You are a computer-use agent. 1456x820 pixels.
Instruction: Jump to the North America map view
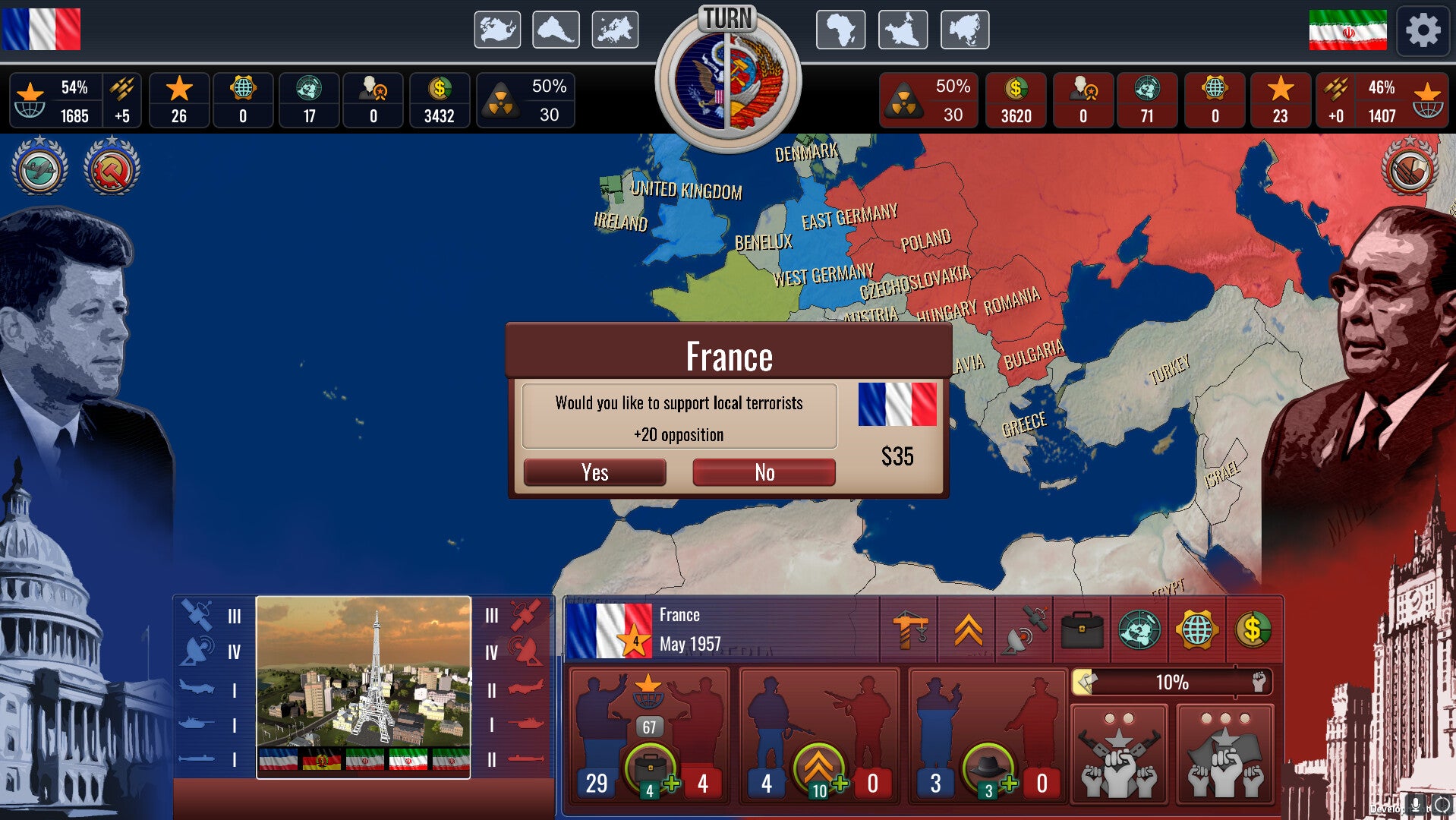pos(497,30)
